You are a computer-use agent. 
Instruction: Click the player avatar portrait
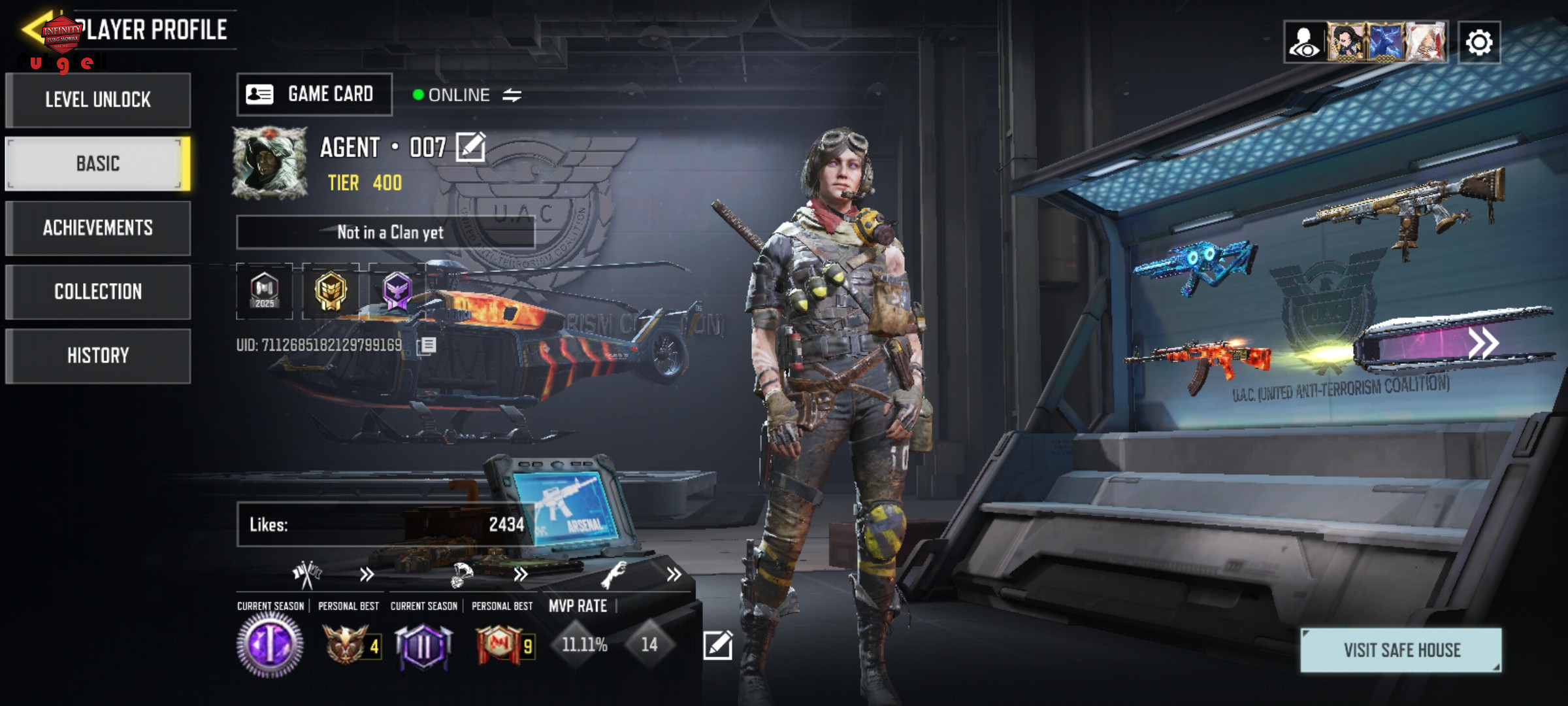[x=270, y=163]
